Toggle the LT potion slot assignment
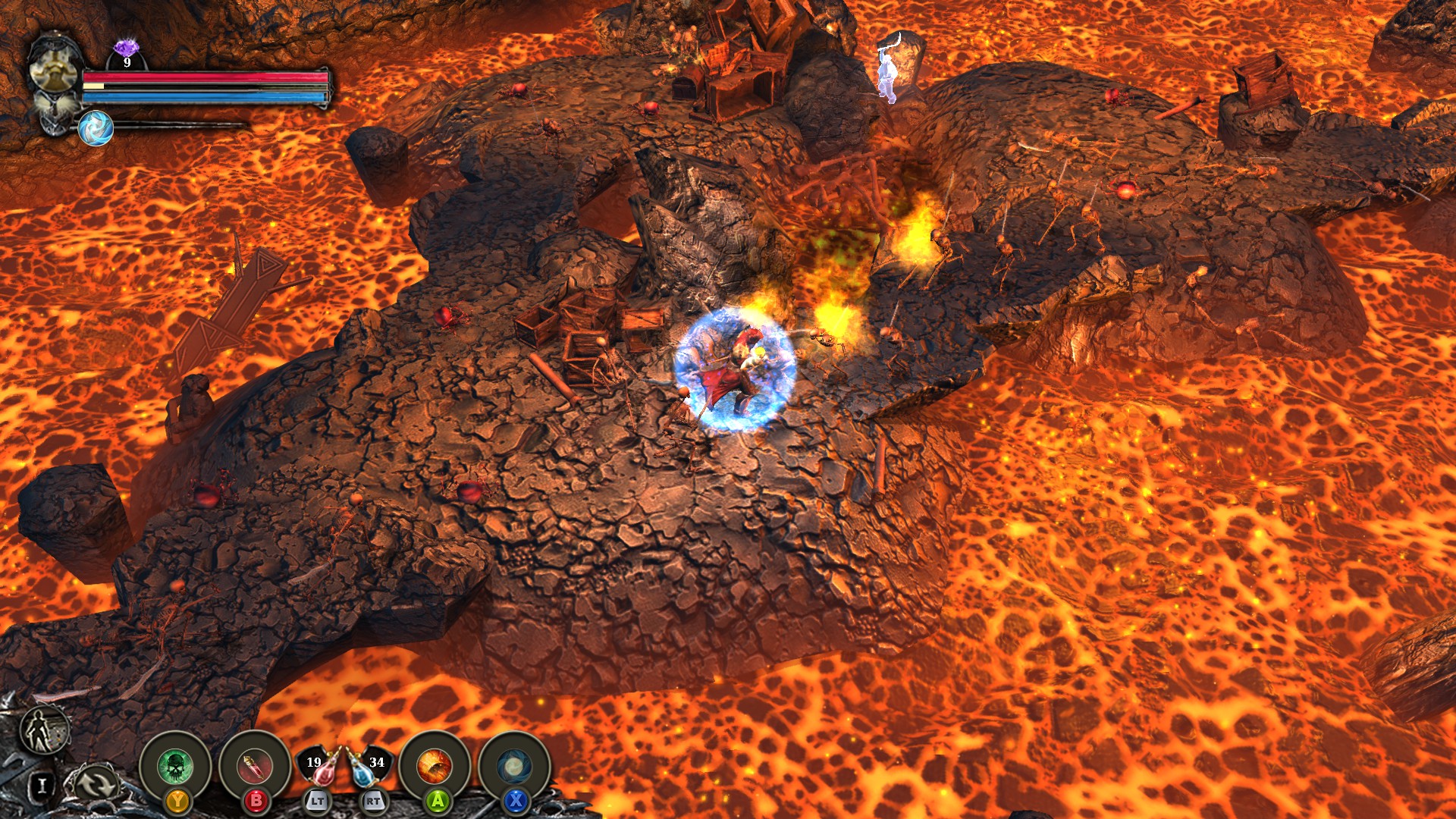The height and width of the screenshot is (819, 1456). 319,800
